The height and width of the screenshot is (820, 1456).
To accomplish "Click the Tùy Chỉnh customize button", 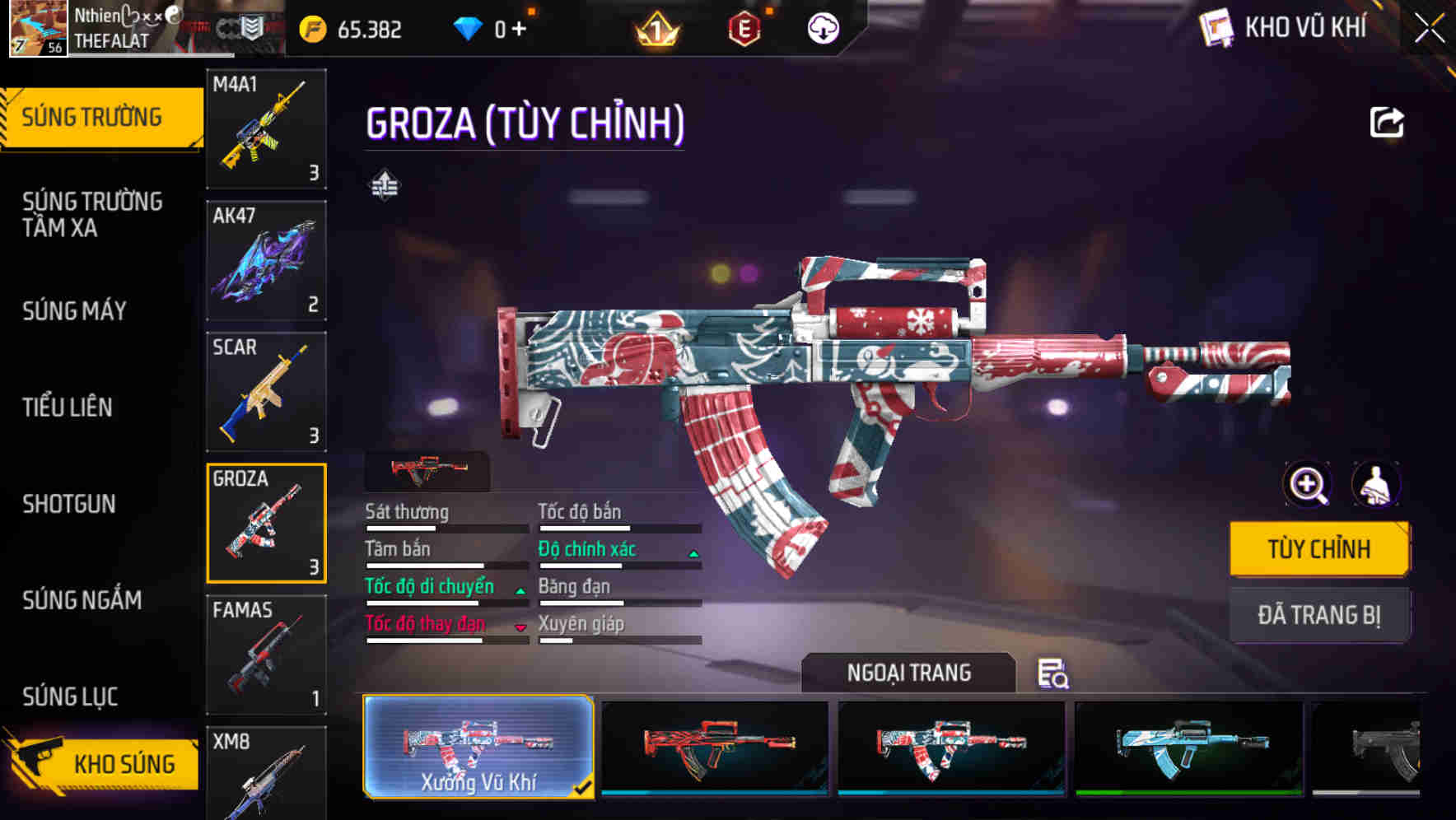I will (1319, 549).
